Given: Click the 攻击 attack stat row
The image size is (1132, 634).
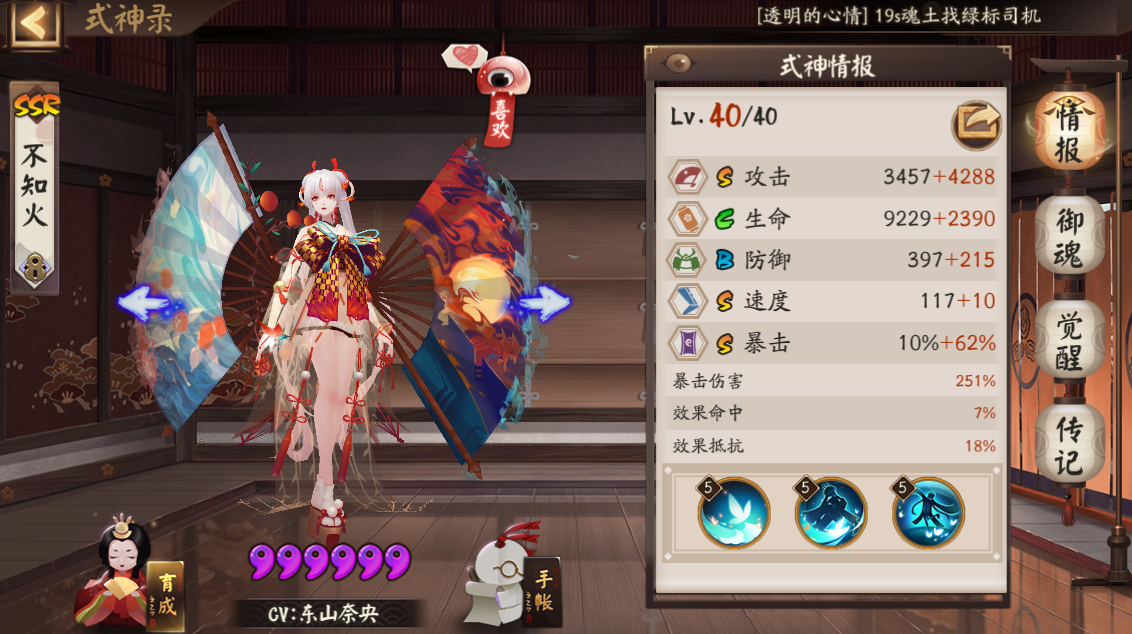Looking at the screenshot, I should (832, 177).
